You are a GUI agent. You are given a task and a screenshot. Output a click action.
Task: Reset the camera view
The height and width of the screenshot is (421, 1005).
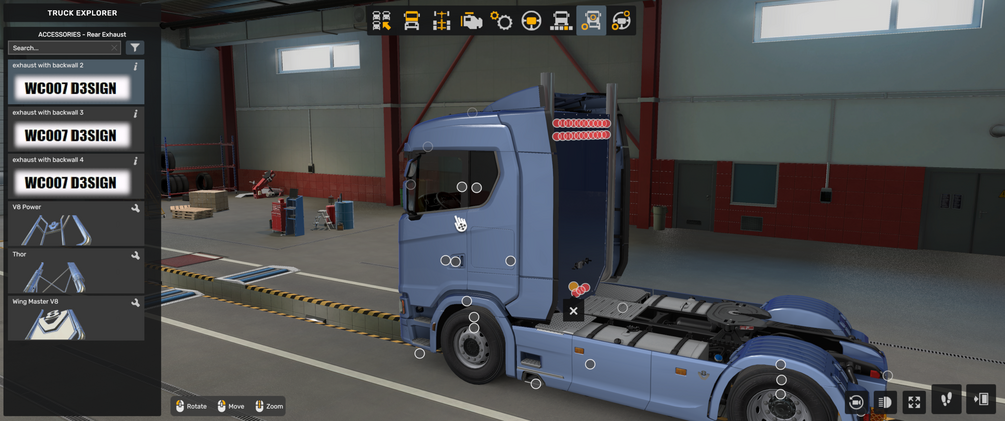point(856,402)
